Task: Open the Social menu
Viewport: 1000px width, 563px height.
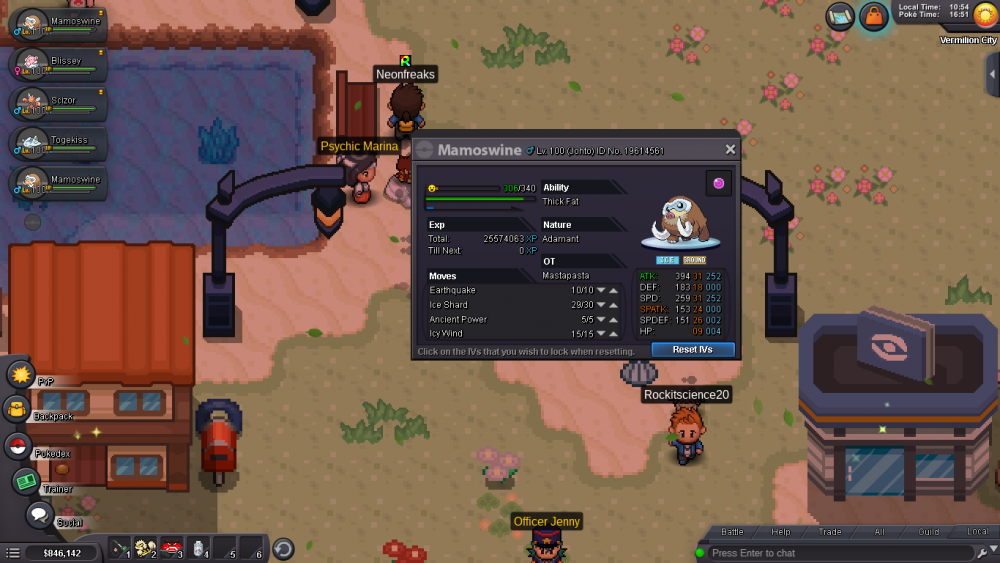Action: pos(39,515)
